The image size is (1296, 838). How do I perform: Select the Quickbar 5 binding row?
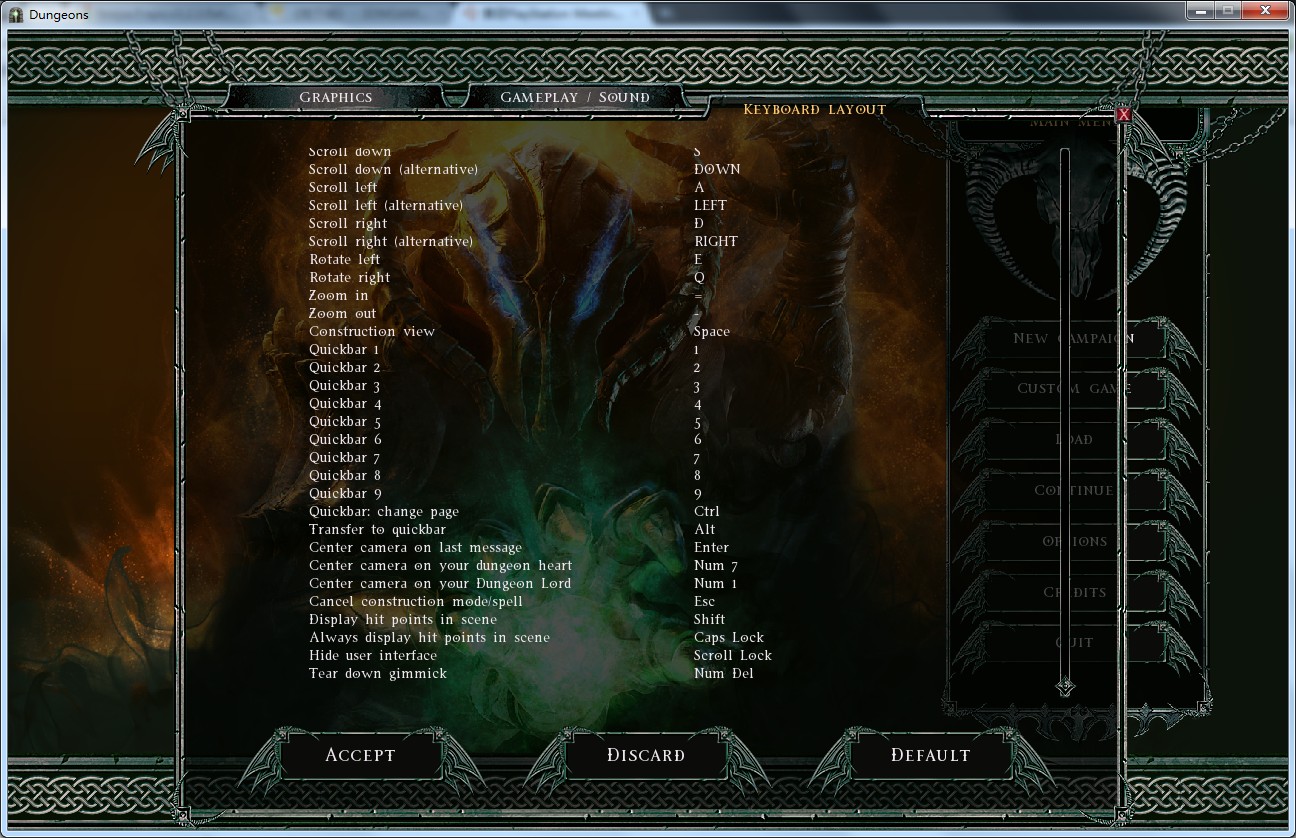697,422
